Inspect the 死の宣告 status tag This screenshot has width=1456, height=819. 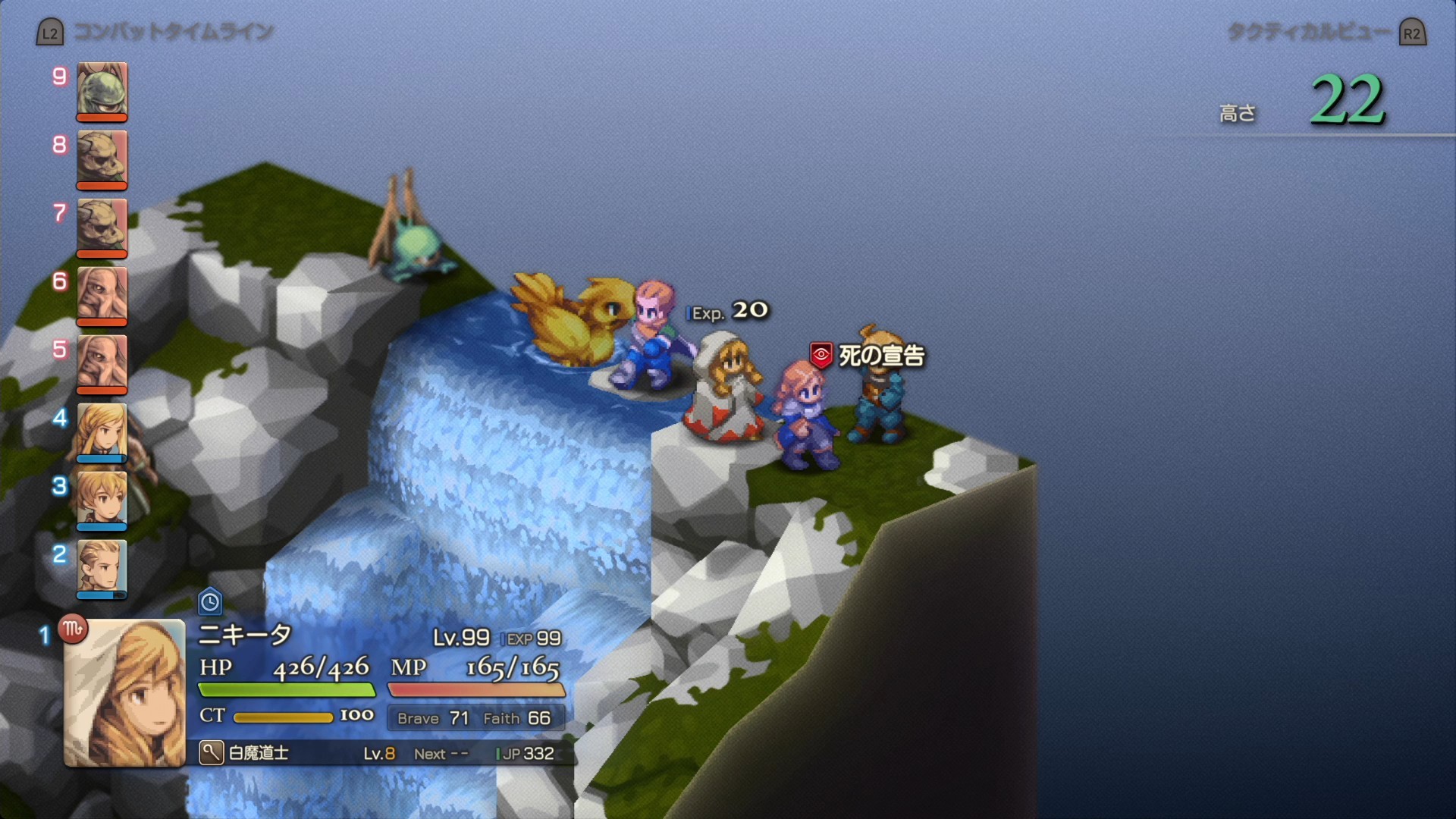[x=868, y=355]
